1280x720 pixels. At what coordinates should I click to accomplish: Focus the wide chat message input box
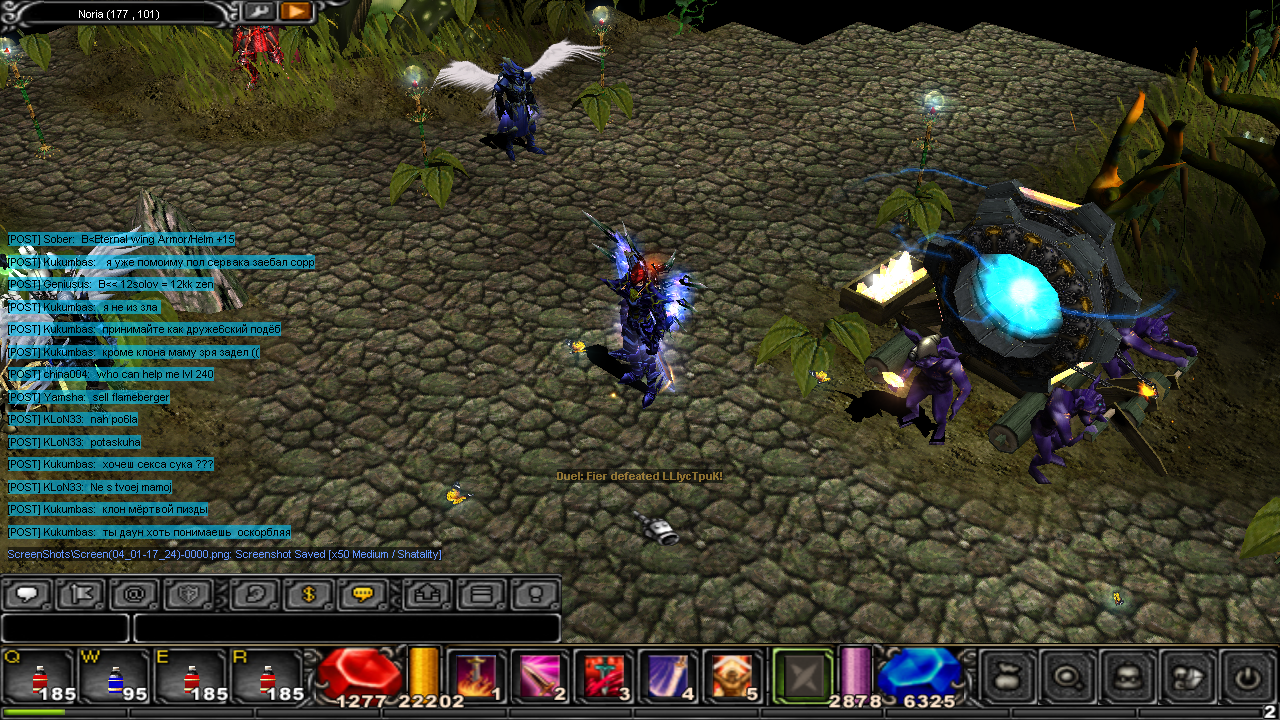tap(346, 628)
